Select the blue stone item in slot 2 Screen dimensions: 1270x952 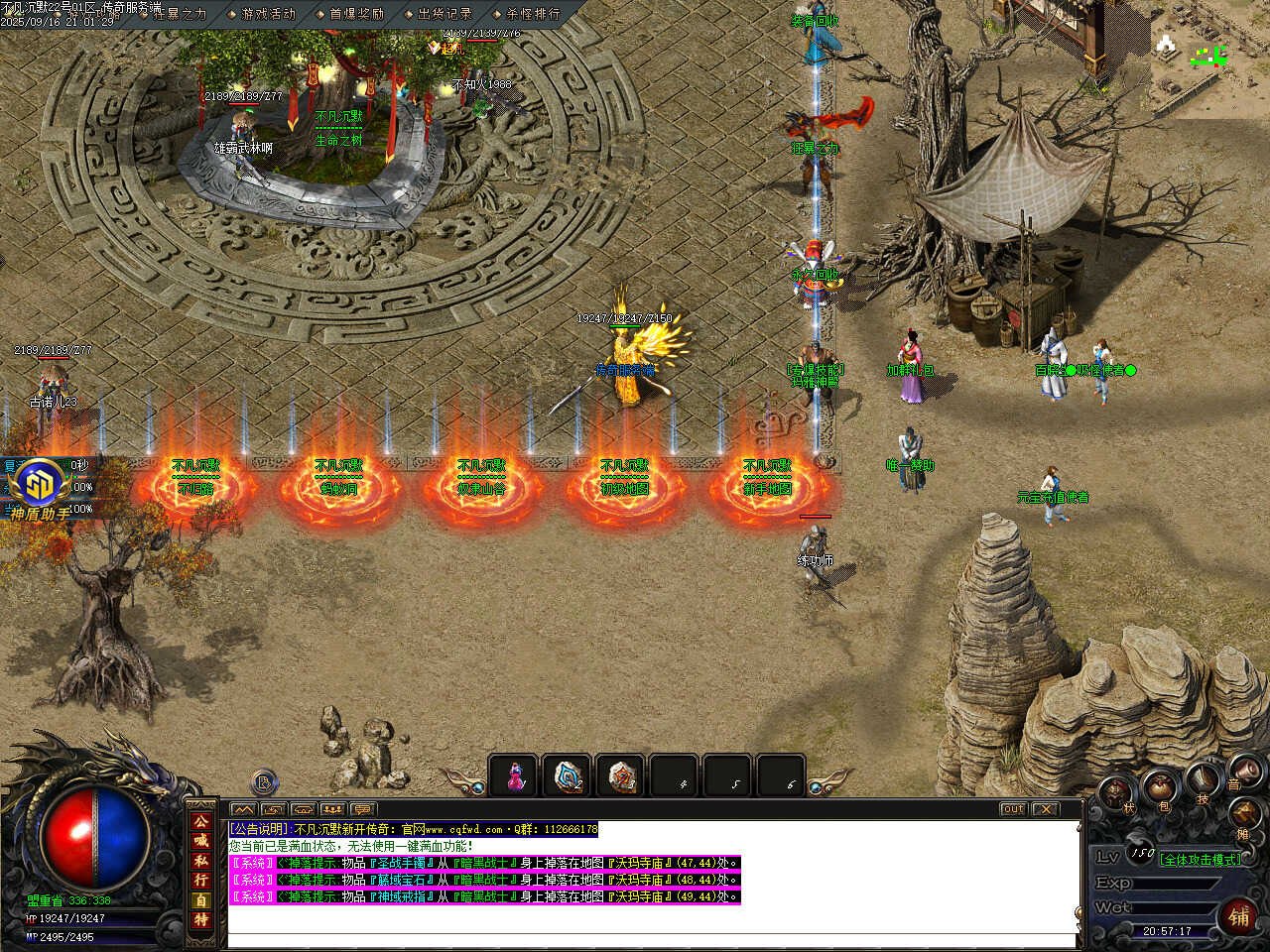click(569, 776)
